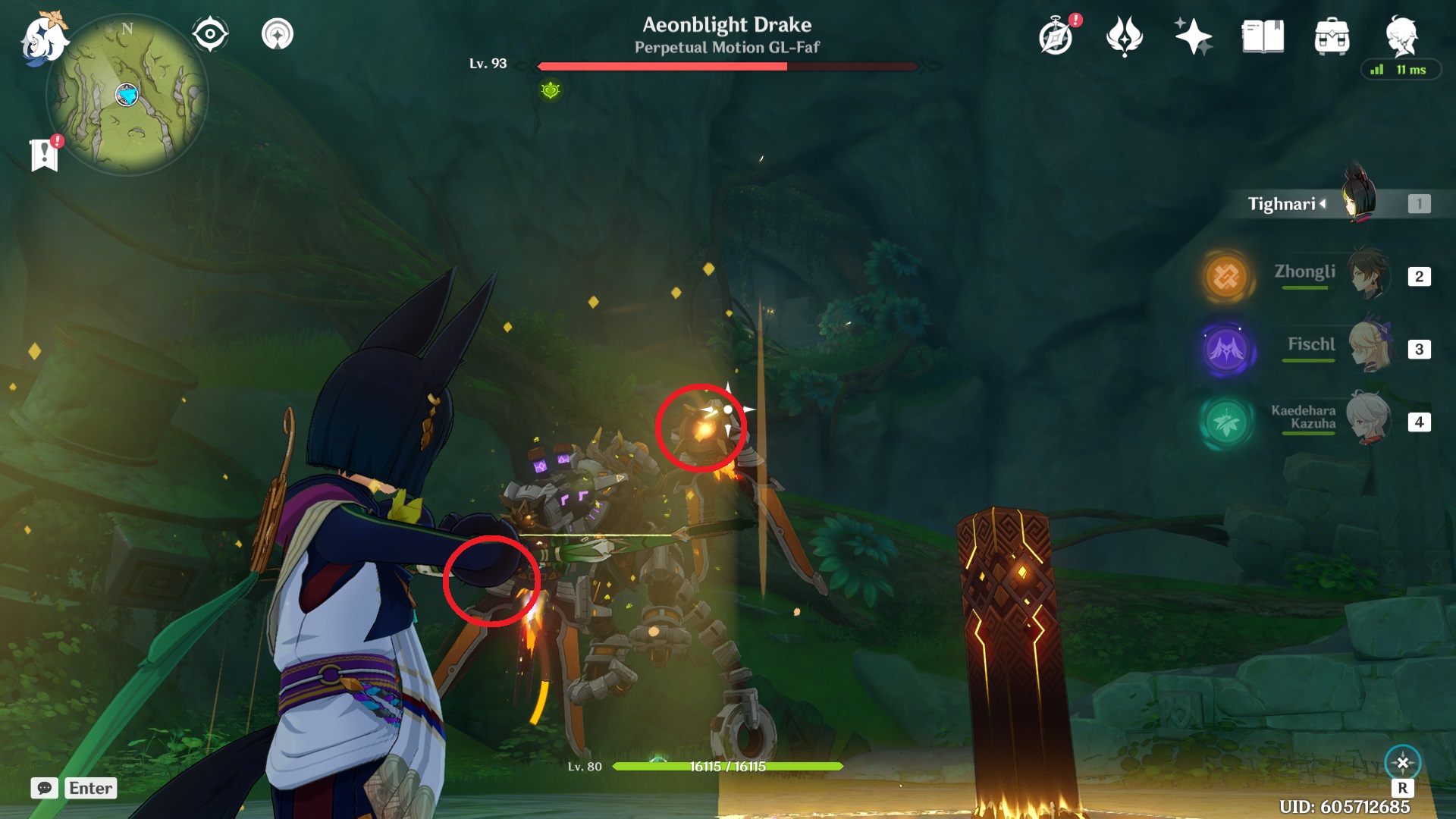Viewport: 1456px width, 819px height.
Task: Activate the eye-shaped sight icon near the minimap
Action: pos(209,34)
